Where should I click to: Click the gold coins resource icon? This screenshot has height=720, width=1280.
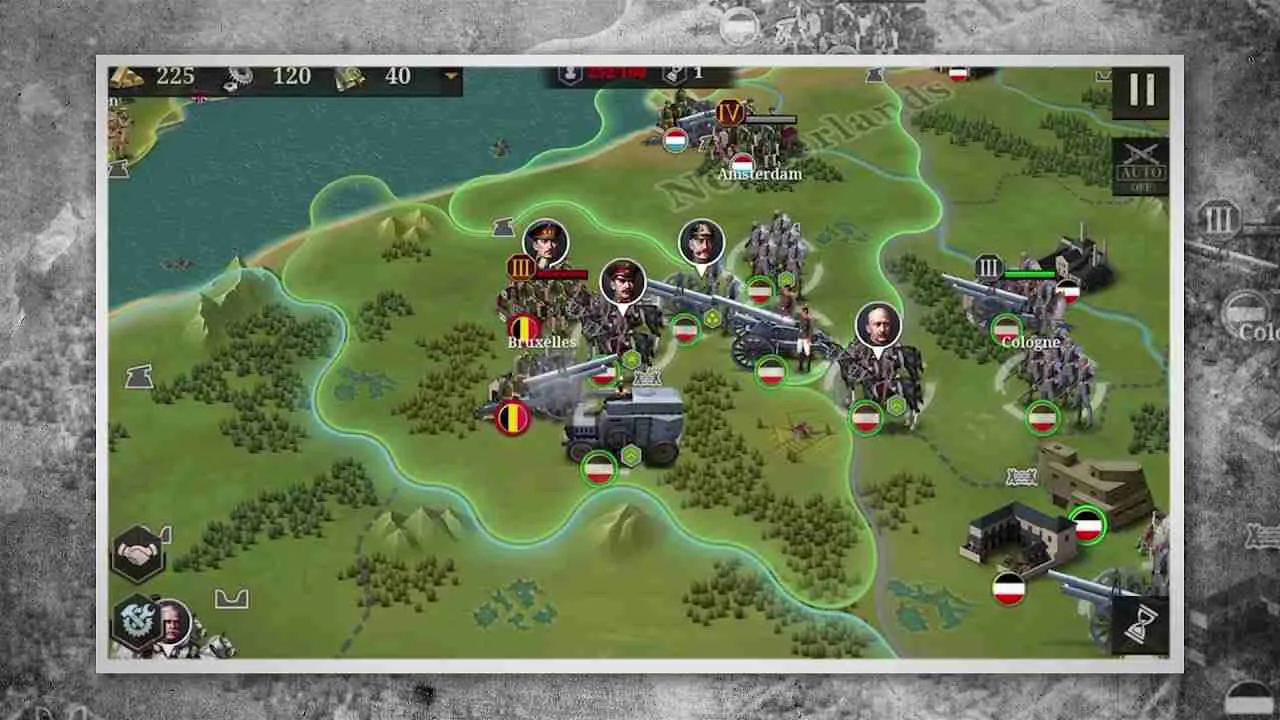tap(125, 76)
